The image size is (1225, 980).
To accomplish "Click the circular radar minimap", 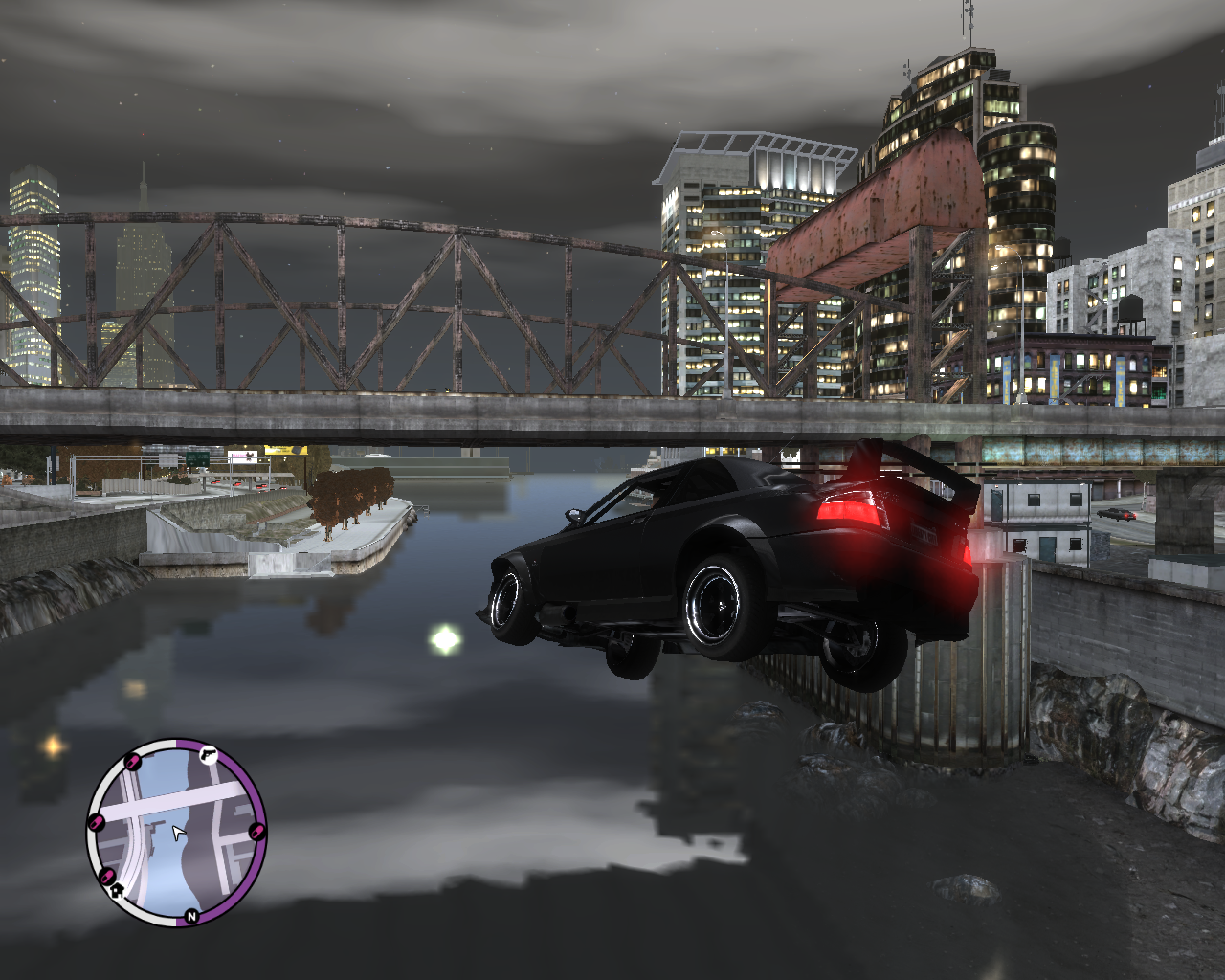I will coord(176,832).
